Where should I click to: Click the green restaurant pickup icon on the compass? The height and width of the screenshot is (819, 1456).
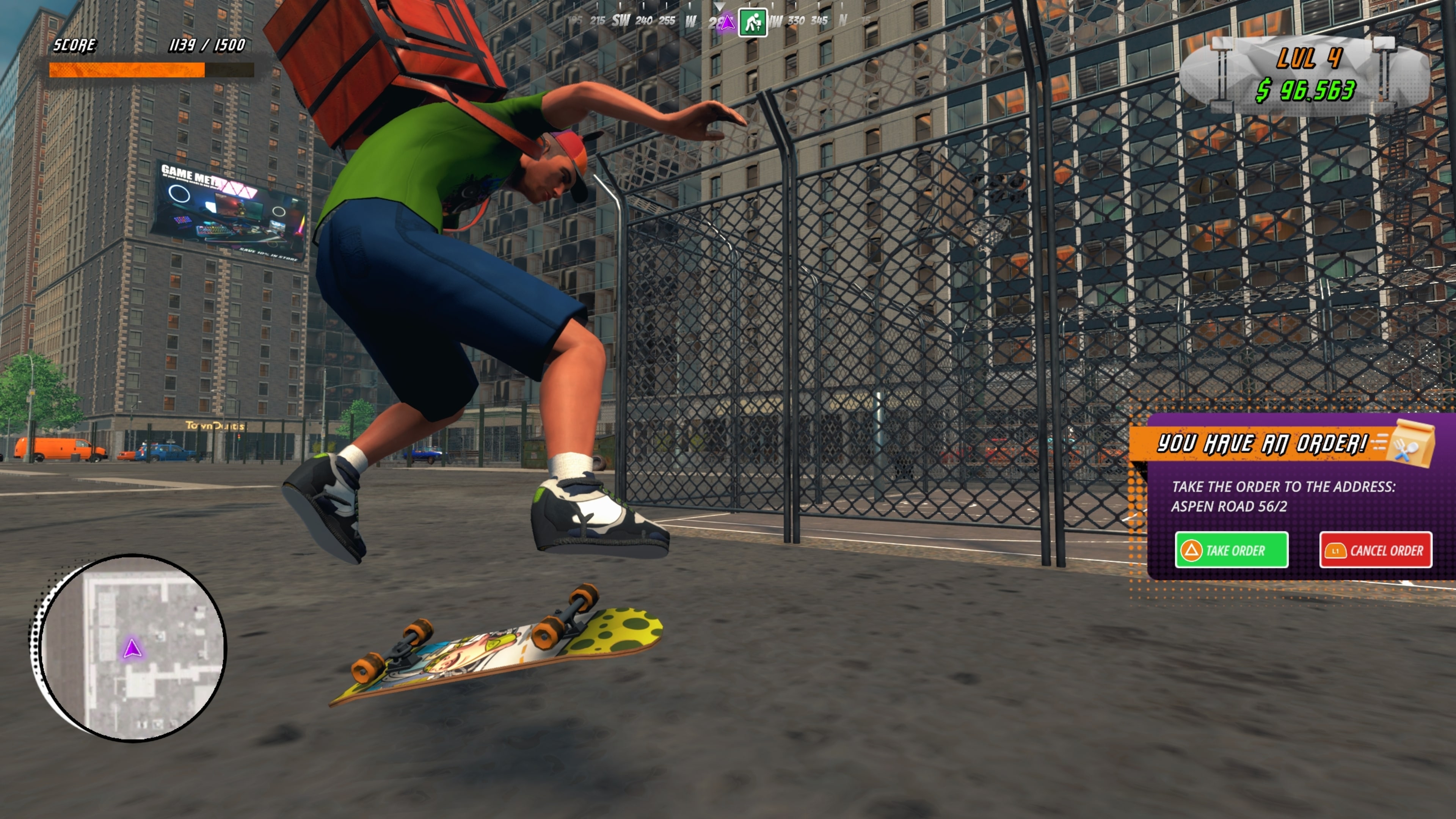[x=754, y=23]
